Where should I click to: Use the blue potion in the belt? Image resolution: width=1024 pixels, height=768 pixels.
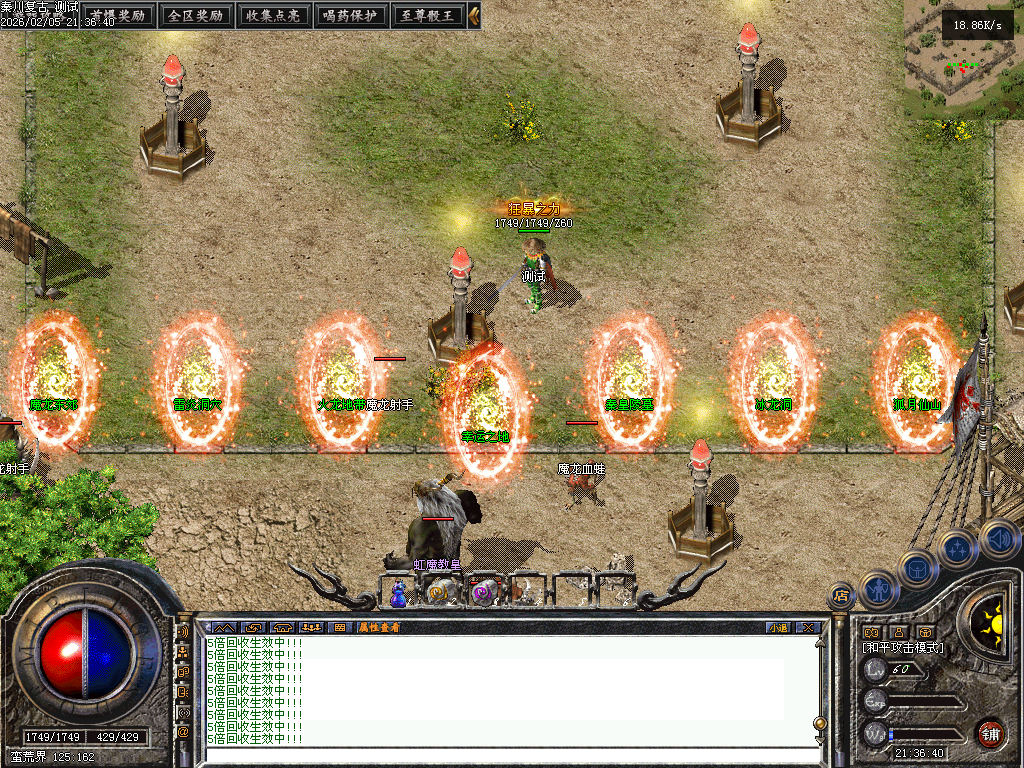pyautogui.click(x=399, y=594)
